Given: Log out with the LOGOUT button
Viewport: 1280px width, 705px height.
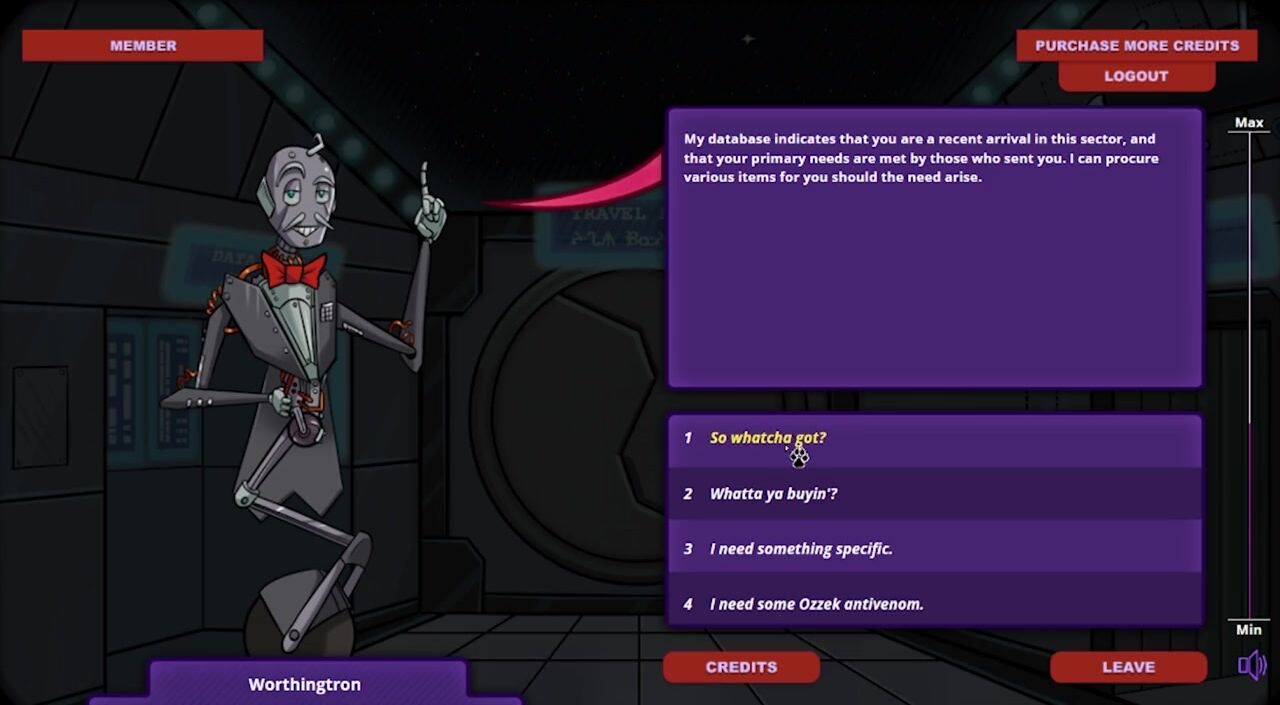Looking at the screenshot, I should (1136, 76).
